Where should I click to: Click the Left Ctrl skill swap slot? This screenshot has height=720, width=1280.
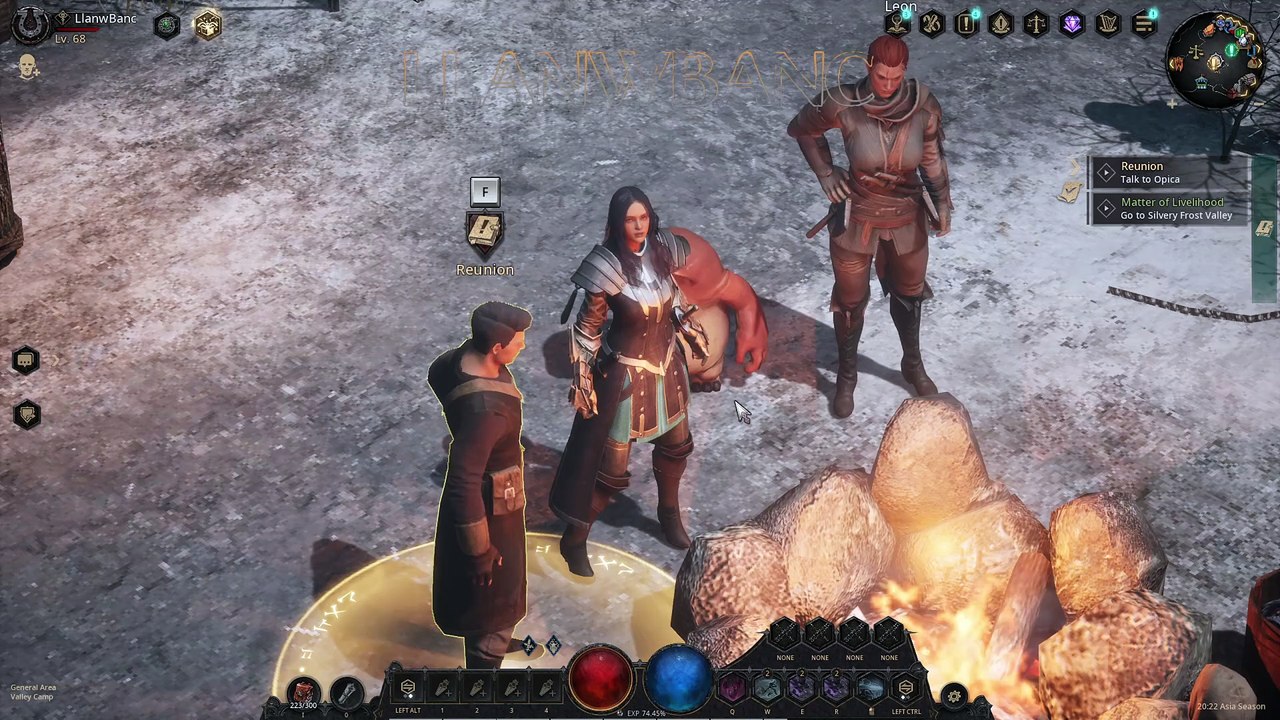point(905,688)
